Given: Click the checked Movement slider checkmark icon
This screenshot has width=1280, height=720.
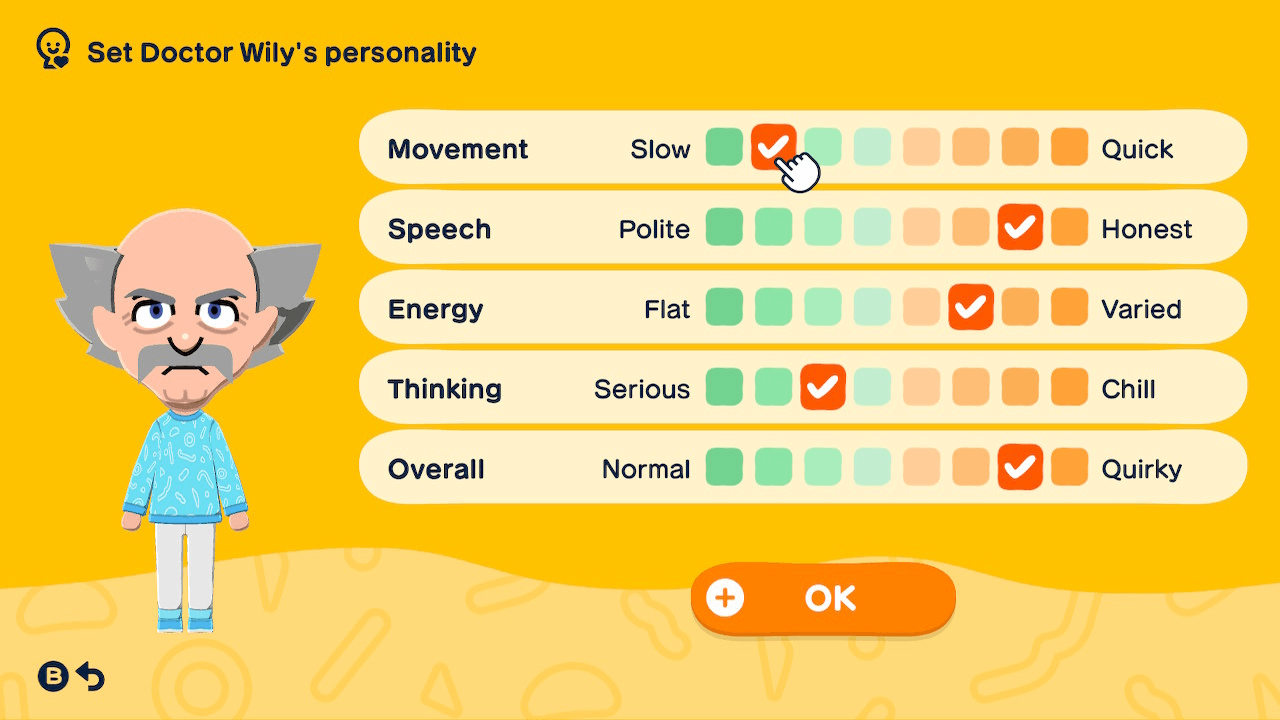Looking at the screenshot, I should tap(773, 147).
